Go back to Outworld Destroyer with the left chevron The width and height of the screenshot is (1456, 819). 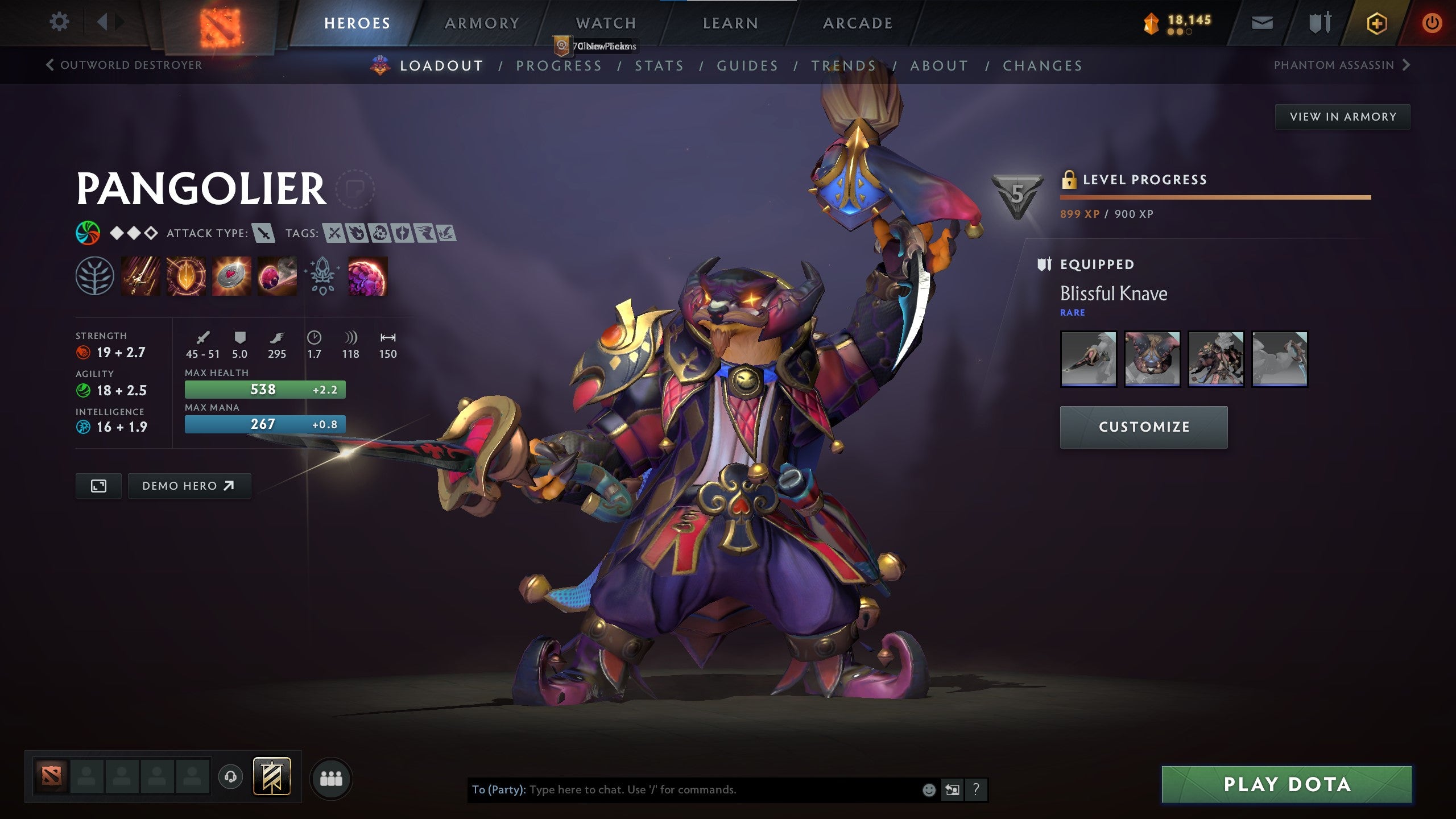click(50, 65)
